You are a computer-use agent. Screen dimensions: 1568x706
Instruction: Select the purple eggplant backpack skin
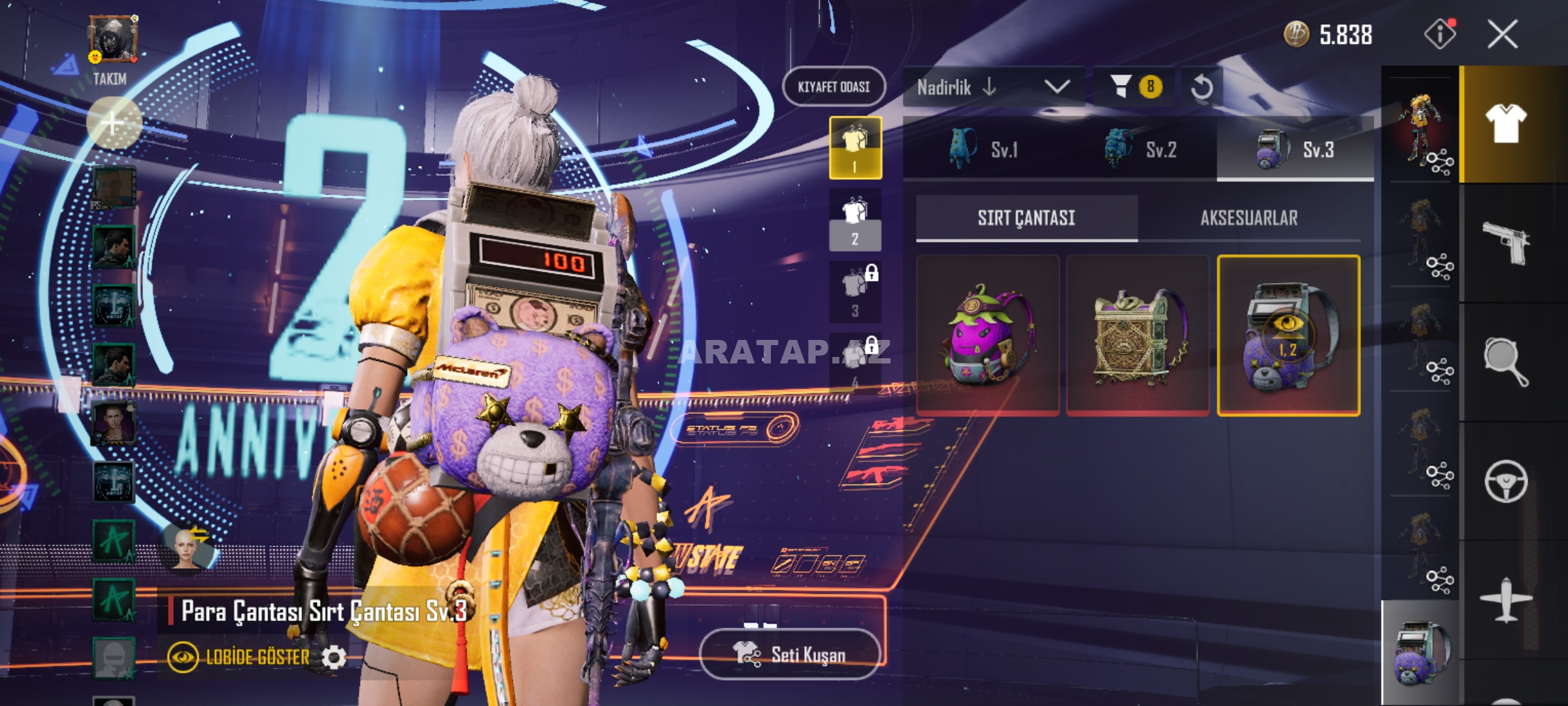pyautogui.click(x=988, y=335)
